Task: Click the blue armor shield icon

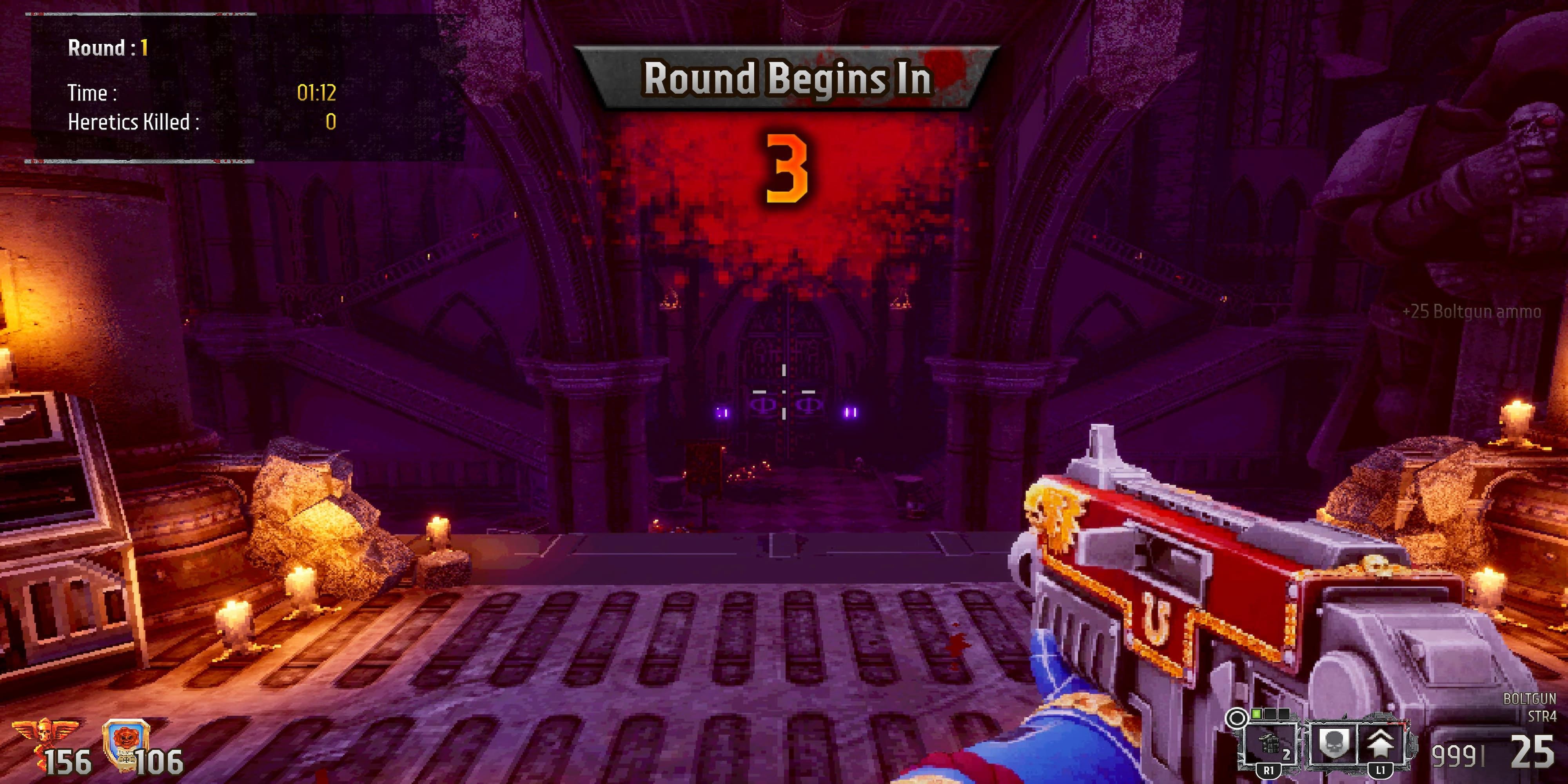Action: pos(125,740)
